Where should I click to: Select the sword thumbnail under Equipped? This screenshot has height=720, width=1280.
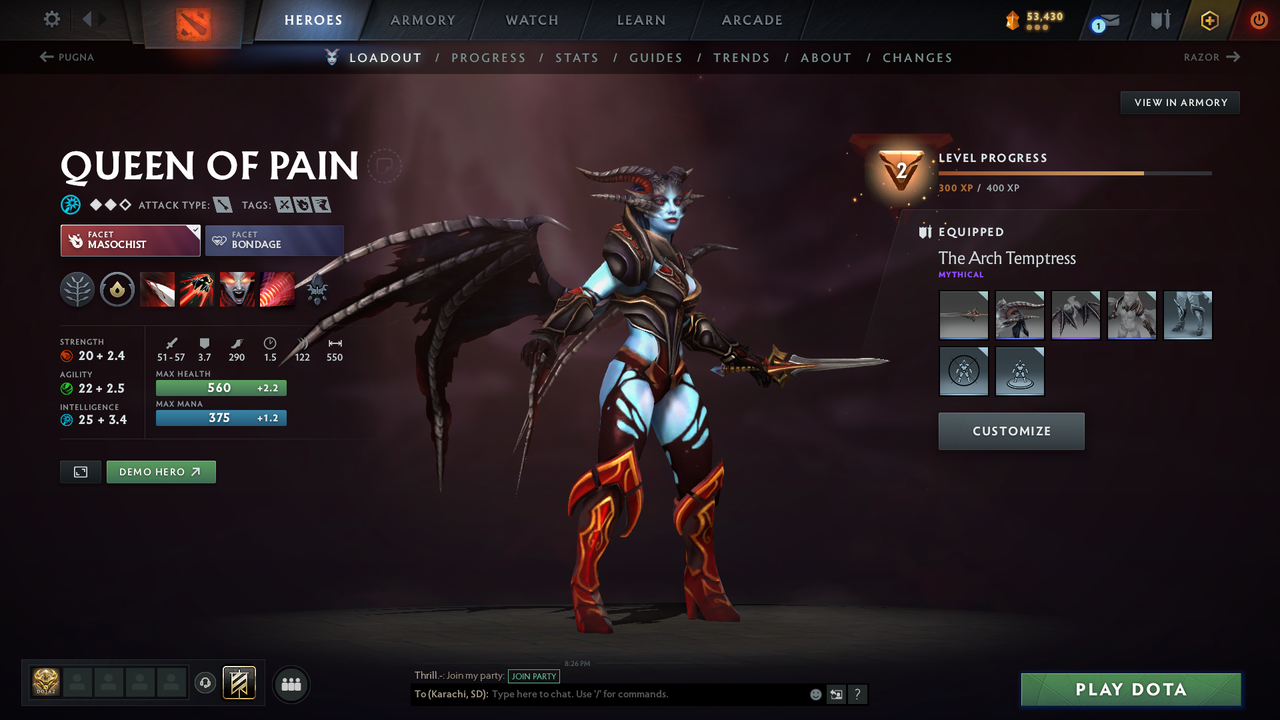[x=963, y=315]
